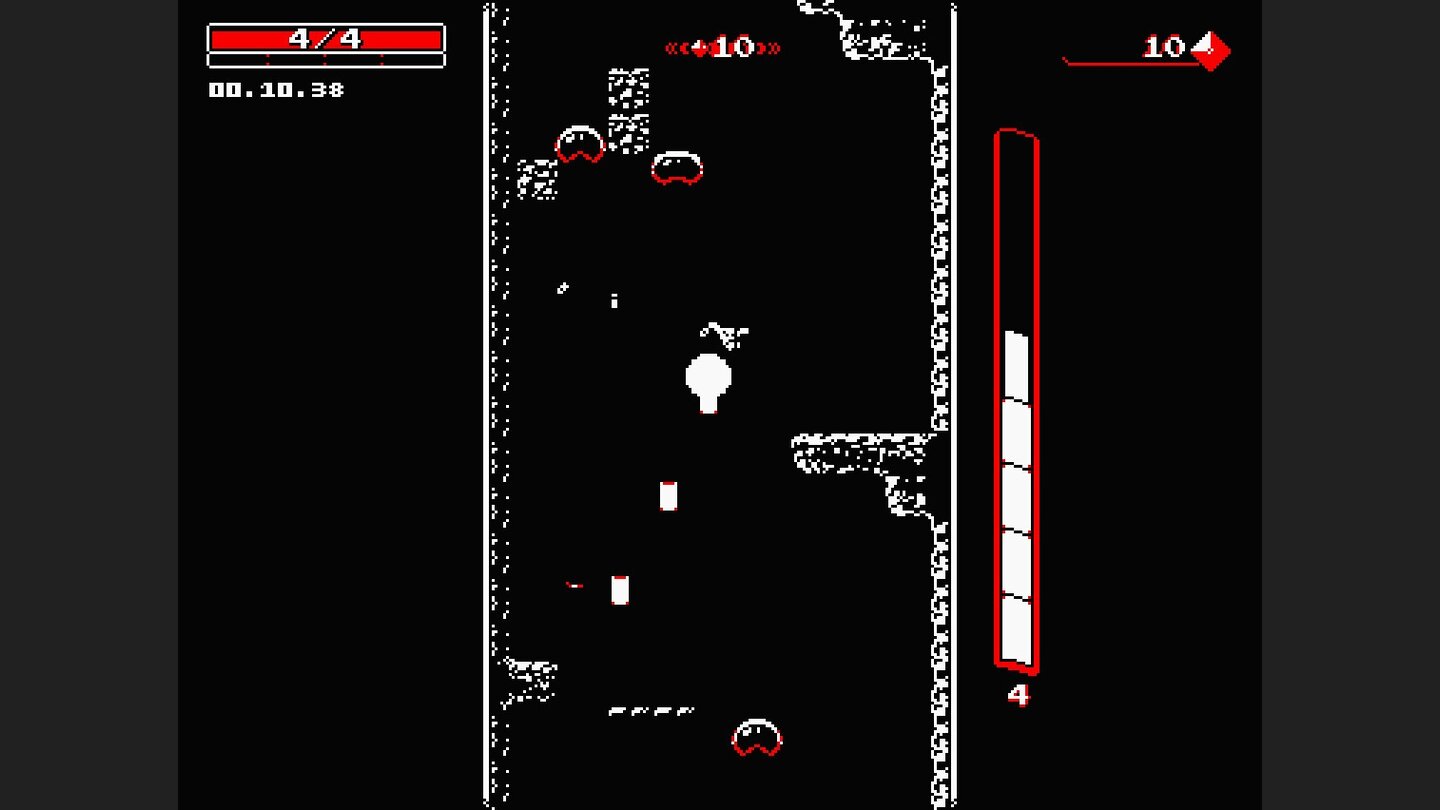Open the dotted block strip near bottom left
Image resolution: width=1440 pixels, height=810 pixels.
coord(650,710)
